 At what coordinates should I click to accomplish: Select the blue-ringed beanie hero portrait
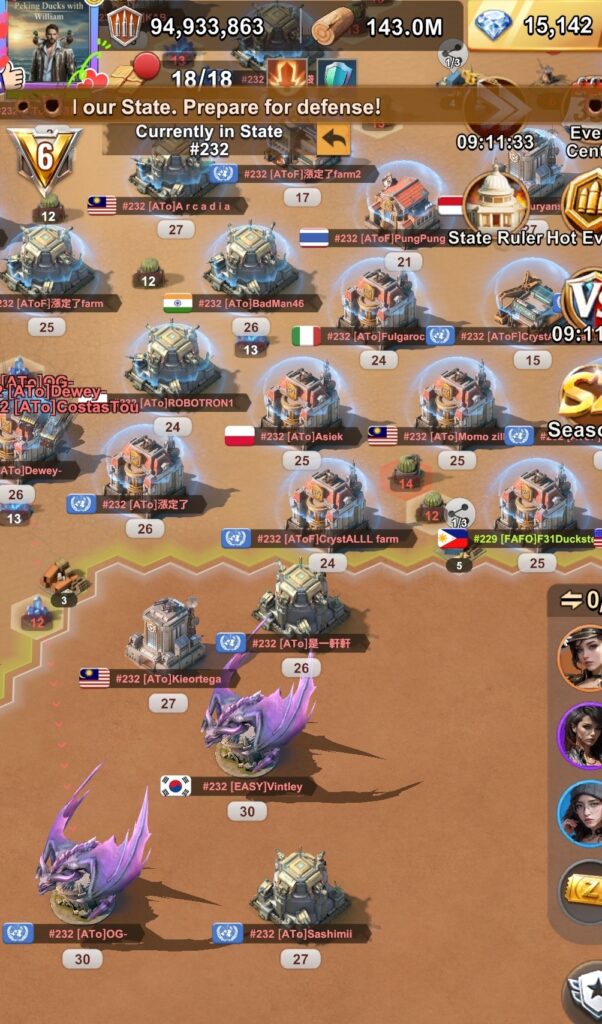pyautogui.click(x=582, y=812)
